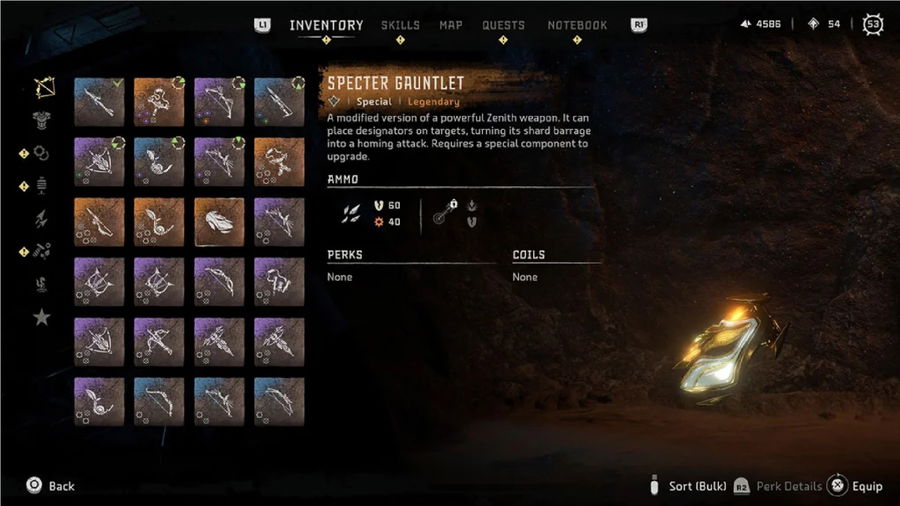This screenshot has width=900, height=506.
Task: Switch to the Skills tab
Action: [400, 25]
